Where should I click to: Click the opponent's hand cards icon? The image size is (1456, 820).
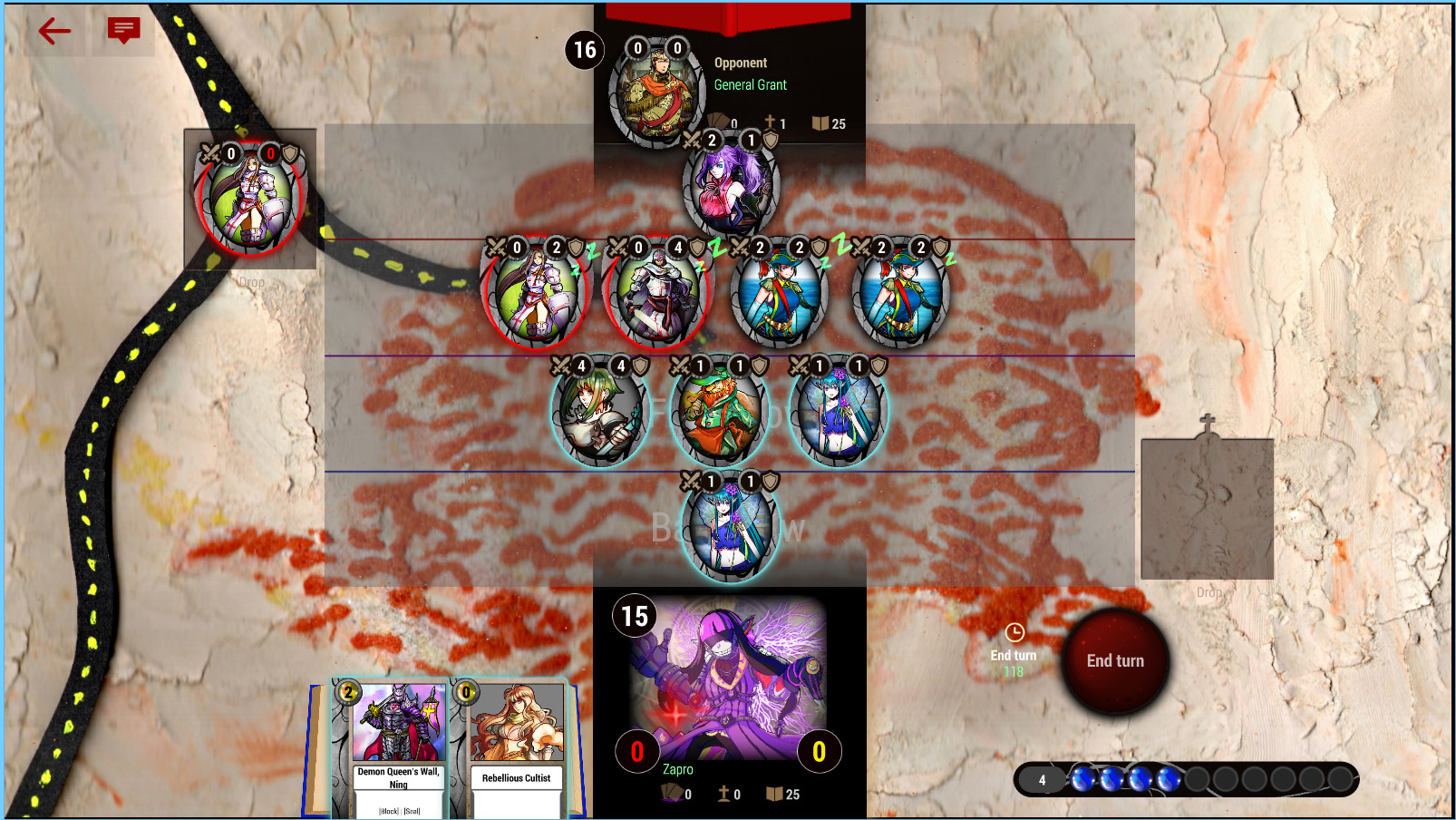coord(719,122)
